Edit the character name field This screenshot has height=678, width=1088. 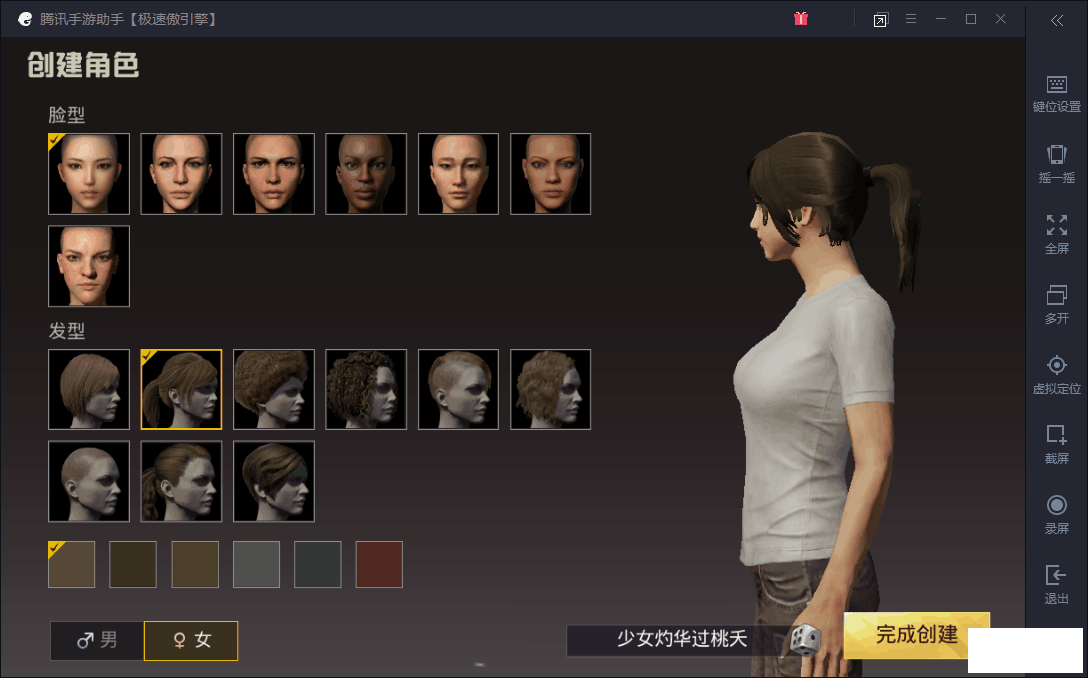(680, 640)
